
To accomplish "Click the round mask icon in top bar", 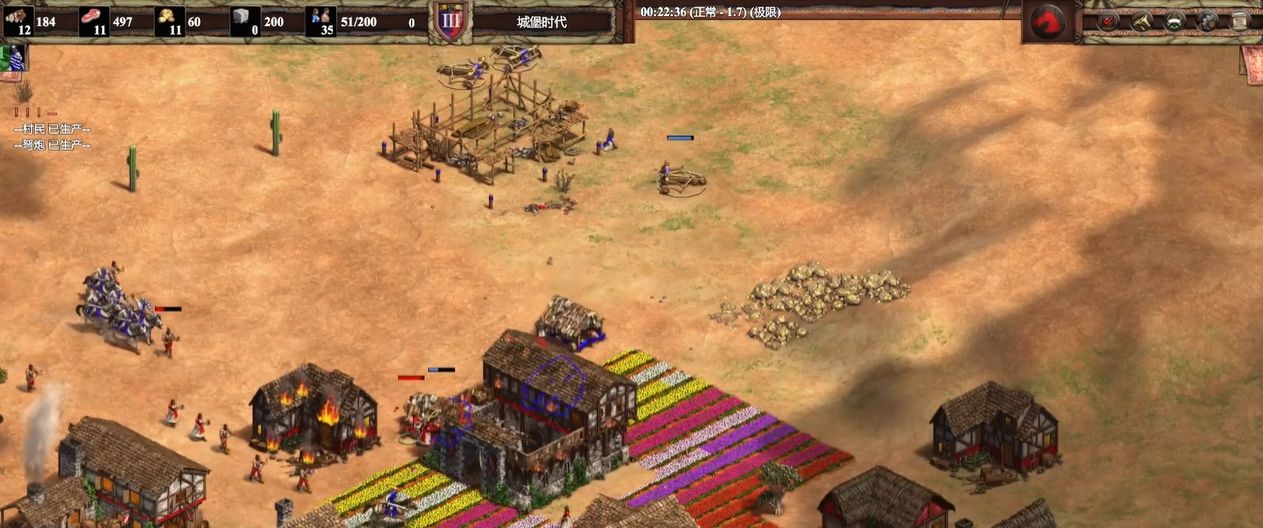I will (x=1175, y=21).
